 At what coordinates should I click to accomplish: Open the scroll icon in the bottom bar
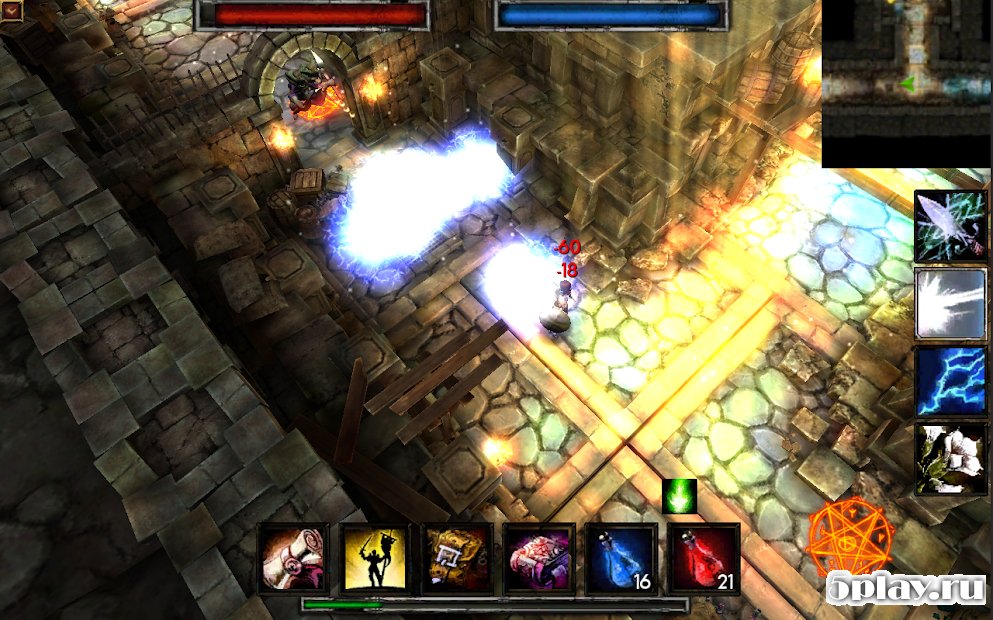tap(294, 559)
